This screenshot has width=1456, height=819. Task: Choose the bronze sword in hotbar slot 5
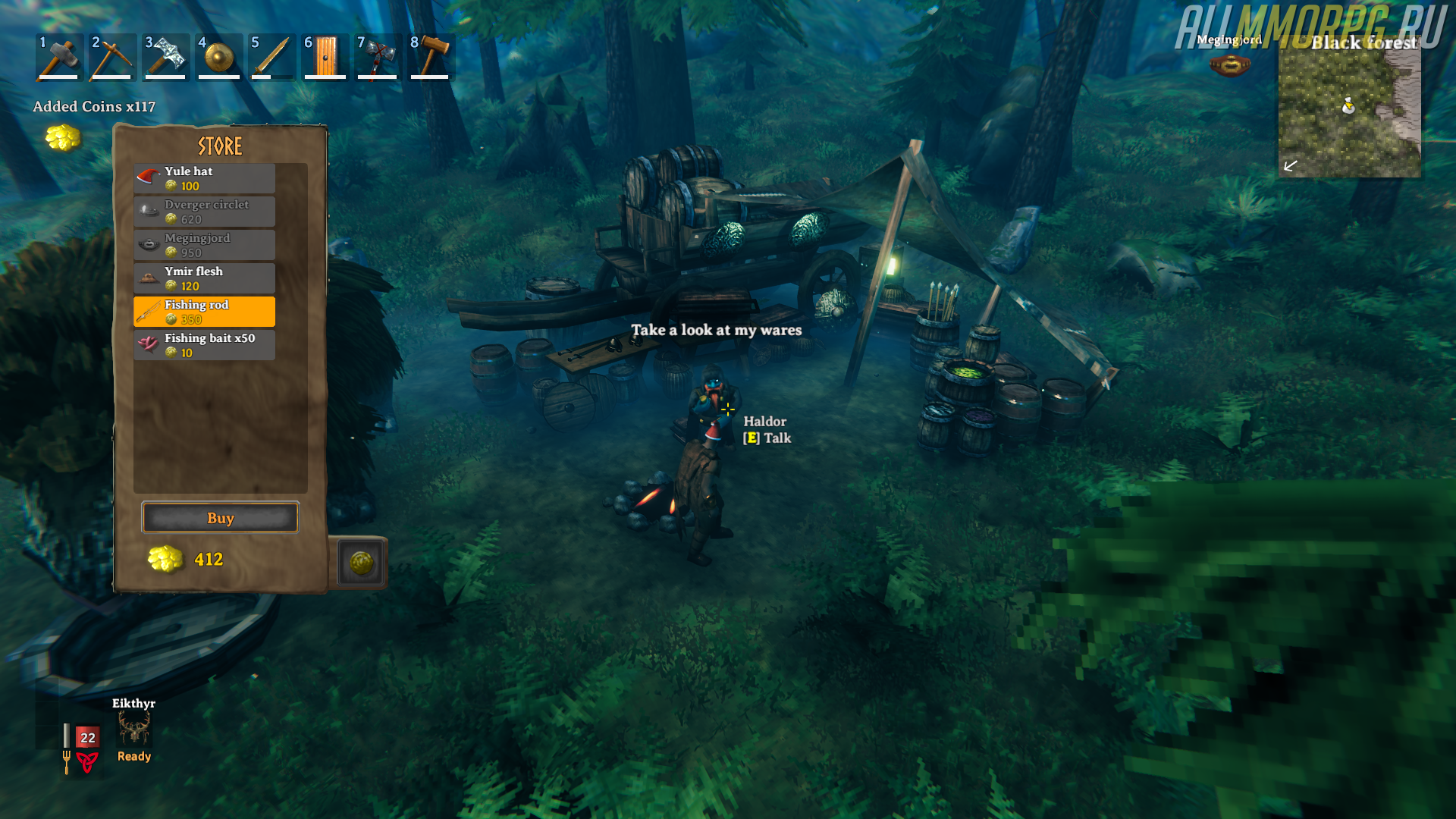[x=271, y=57]
